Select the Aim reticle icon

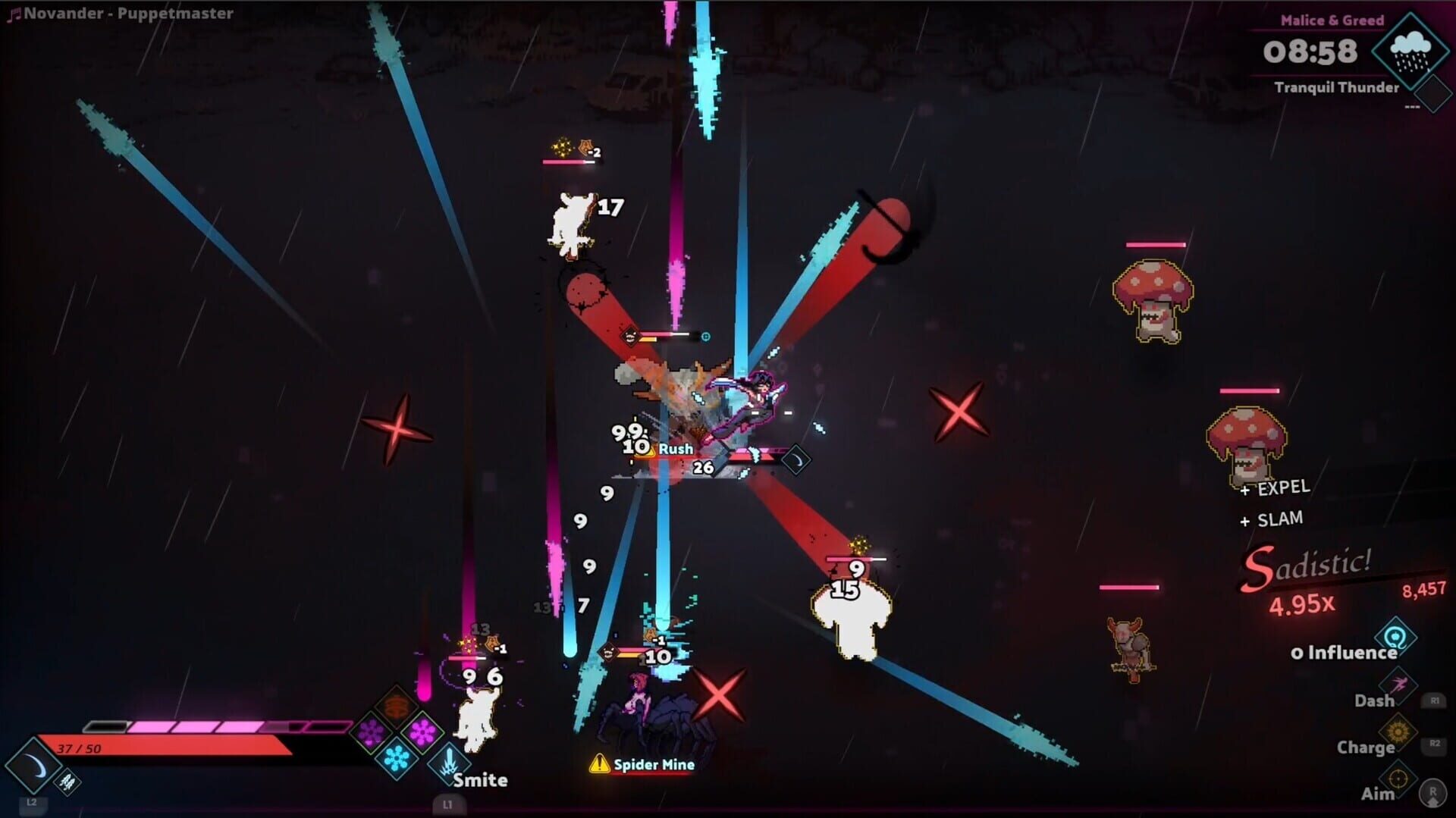coord(1398,779)
